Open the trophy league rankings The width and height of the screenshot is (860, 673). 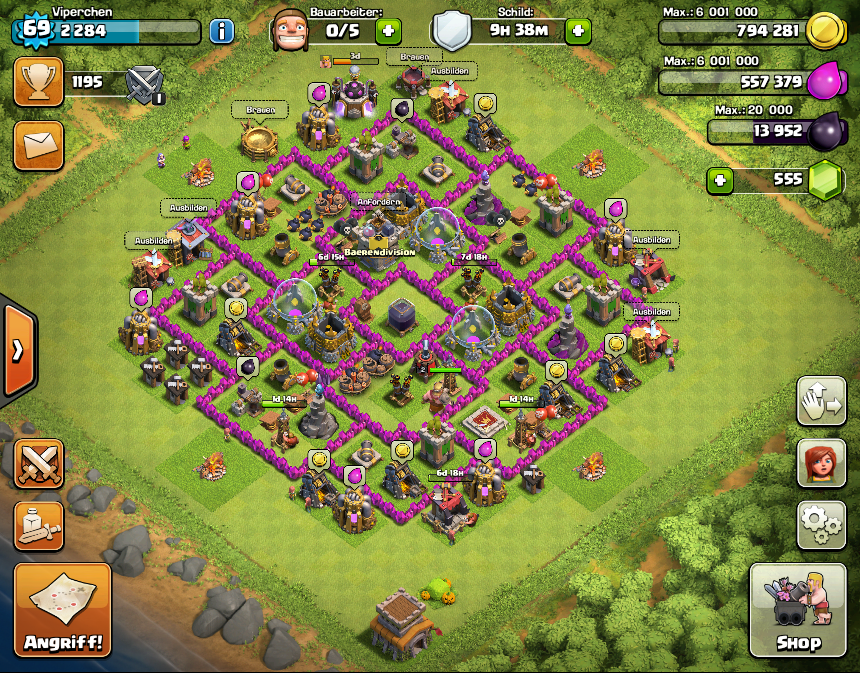[x=38, y=81]
